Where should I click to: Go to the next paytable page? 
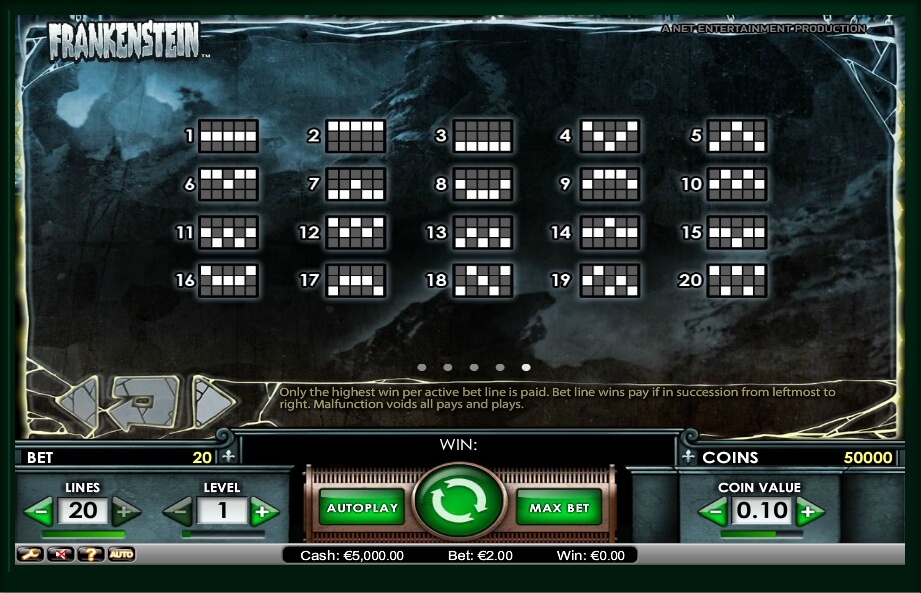(211, 401)
